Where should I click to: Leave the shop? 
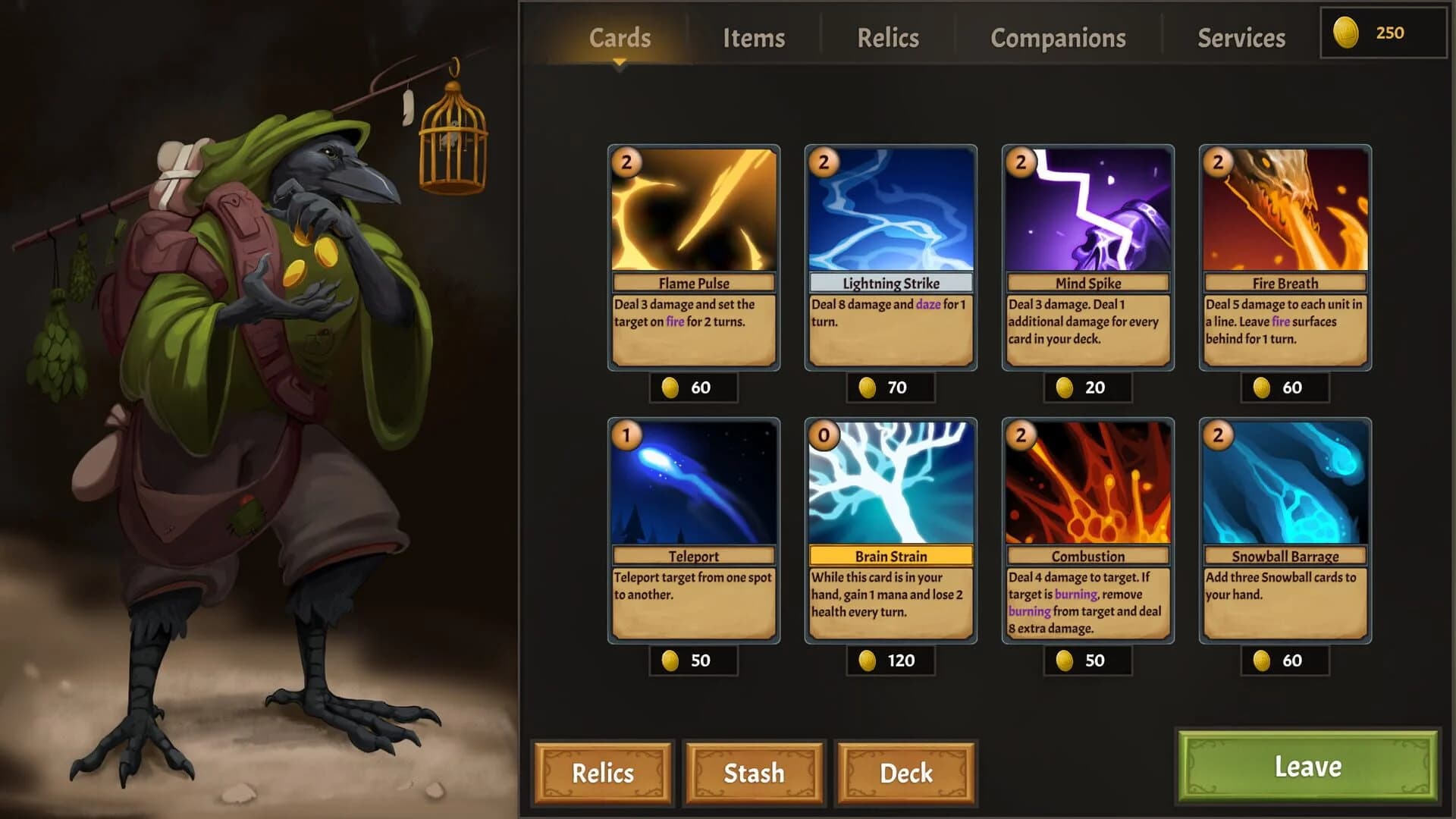tap(1308, 767)
